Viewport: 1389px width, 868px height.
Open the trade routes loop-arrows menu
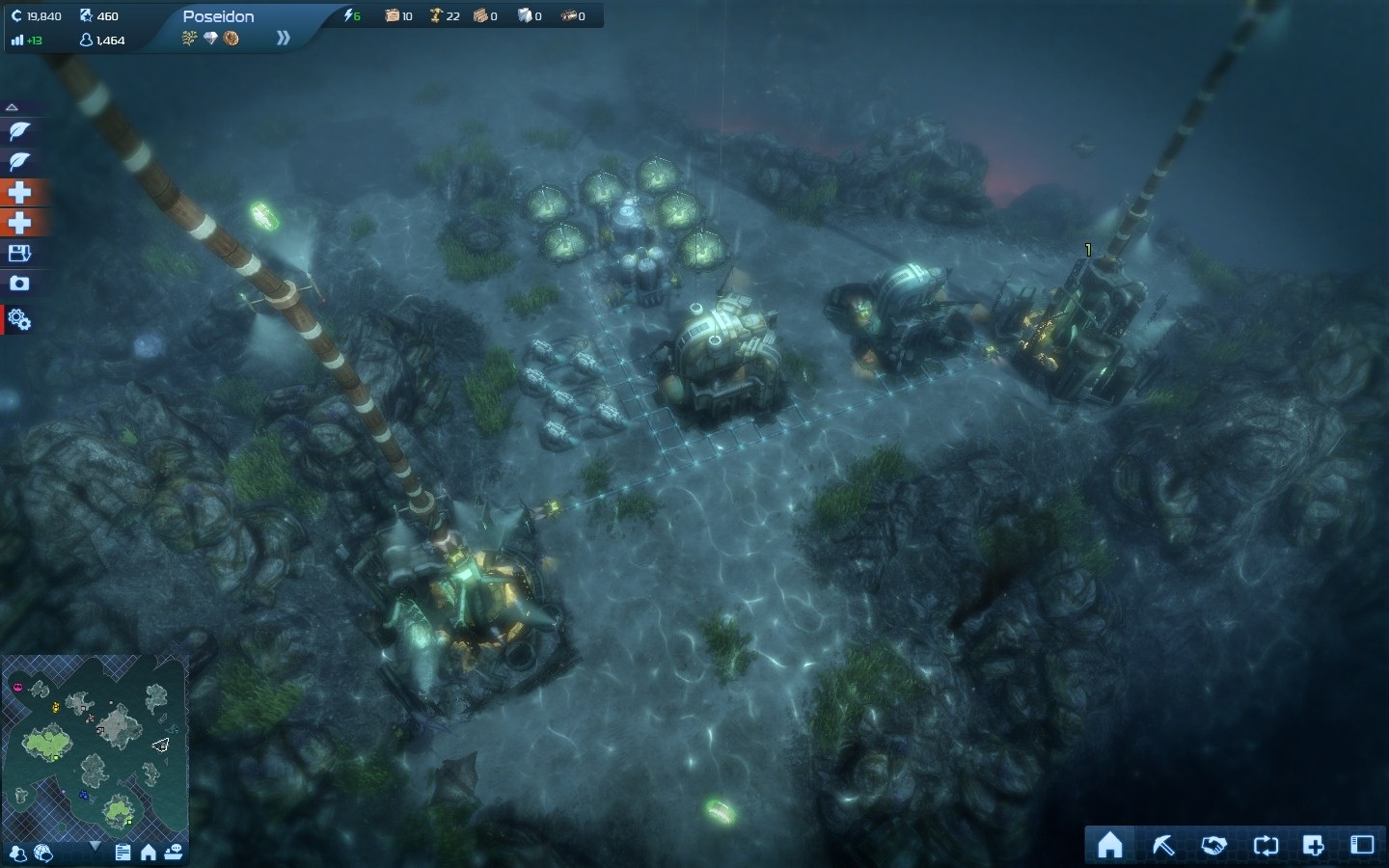coord(1265,846)
